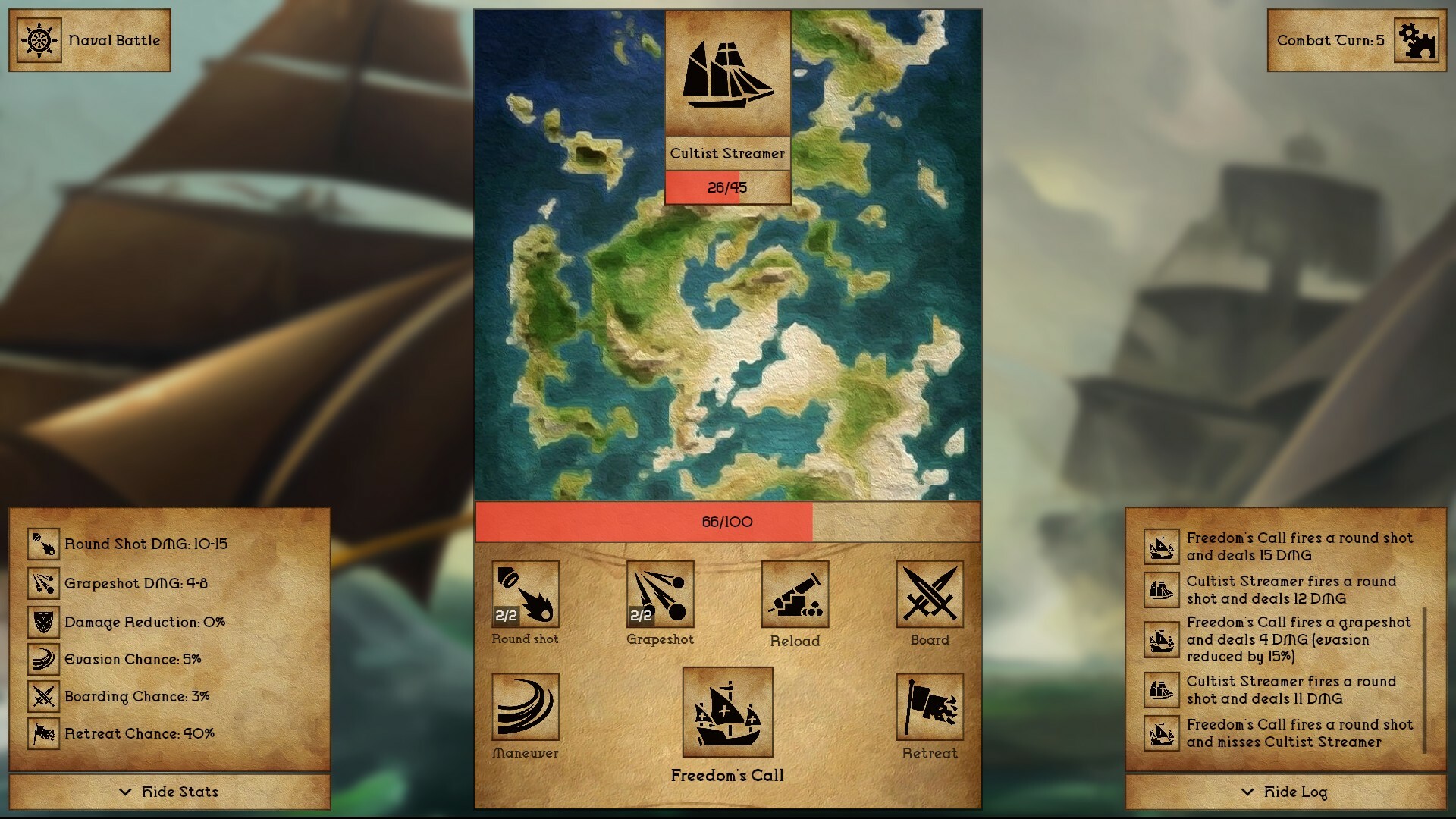This screenshot has height=819, width=1456.
Task: Open the Naval Battle title panel
Action: pos(89,39)
